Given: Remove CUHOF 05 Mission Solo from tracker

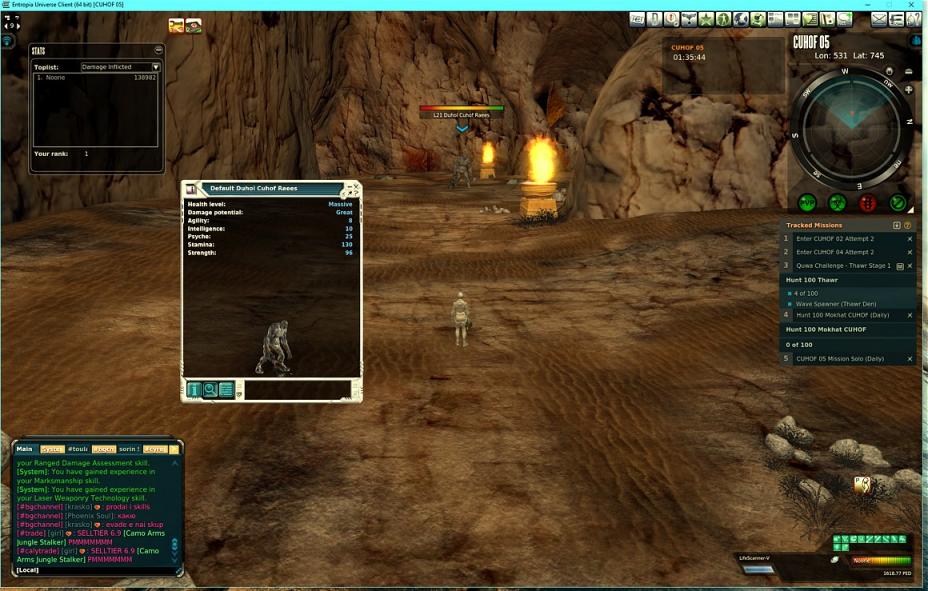Looking at the screenshot, I should 909,358.
